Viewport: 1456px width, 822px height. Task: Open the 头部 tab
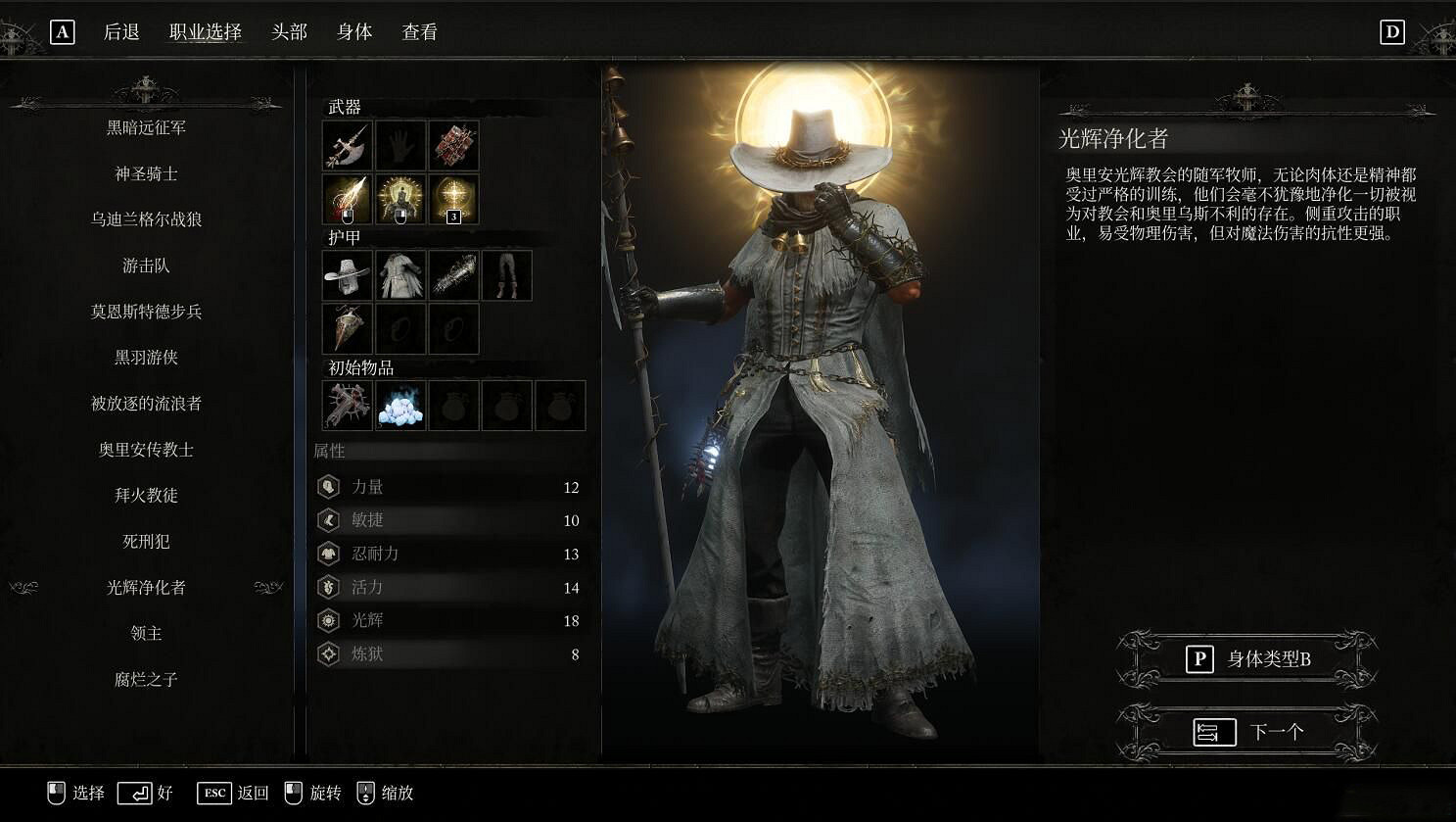289,31
